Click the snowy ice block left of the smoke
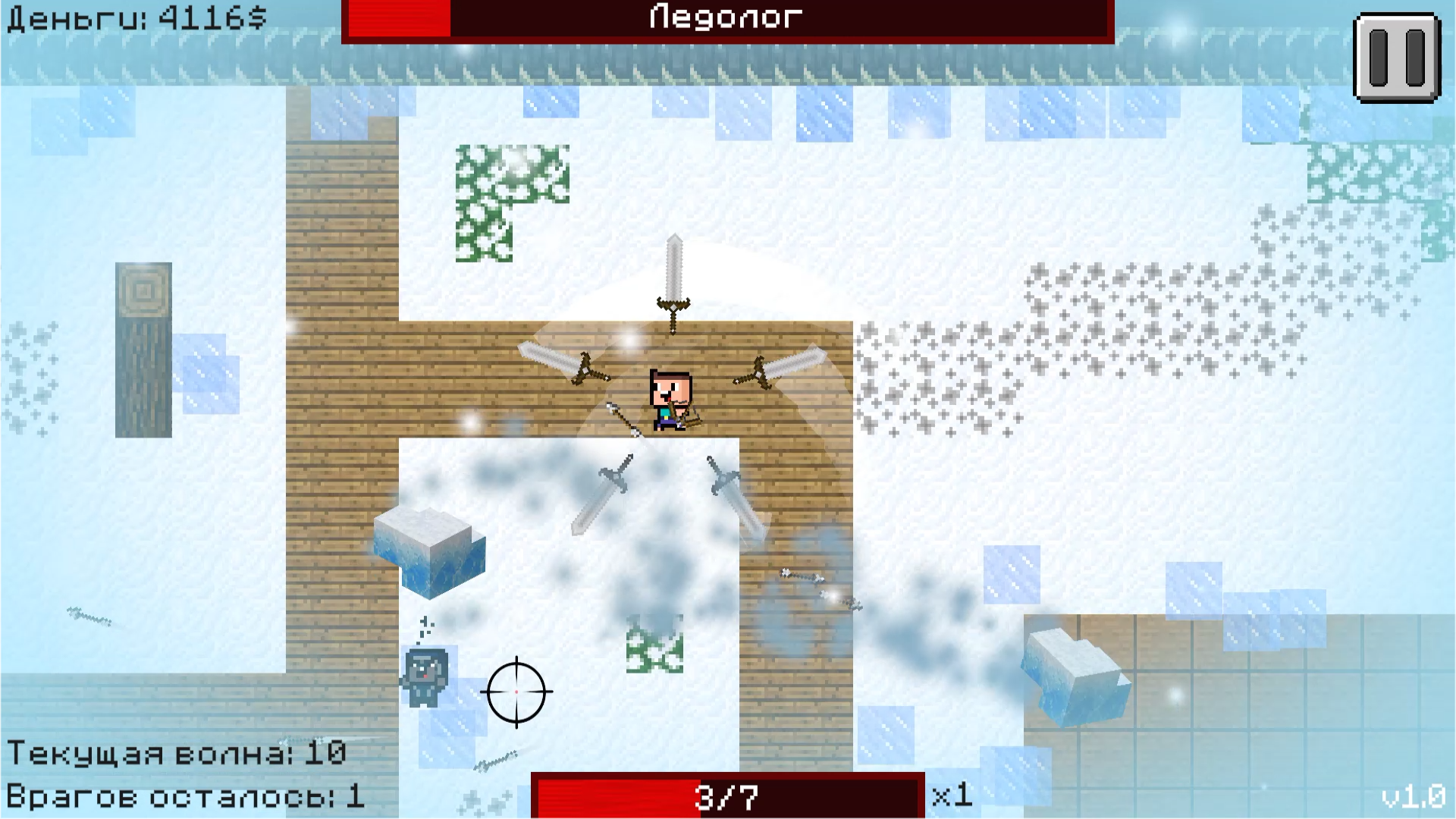 (x=428, y=554)
